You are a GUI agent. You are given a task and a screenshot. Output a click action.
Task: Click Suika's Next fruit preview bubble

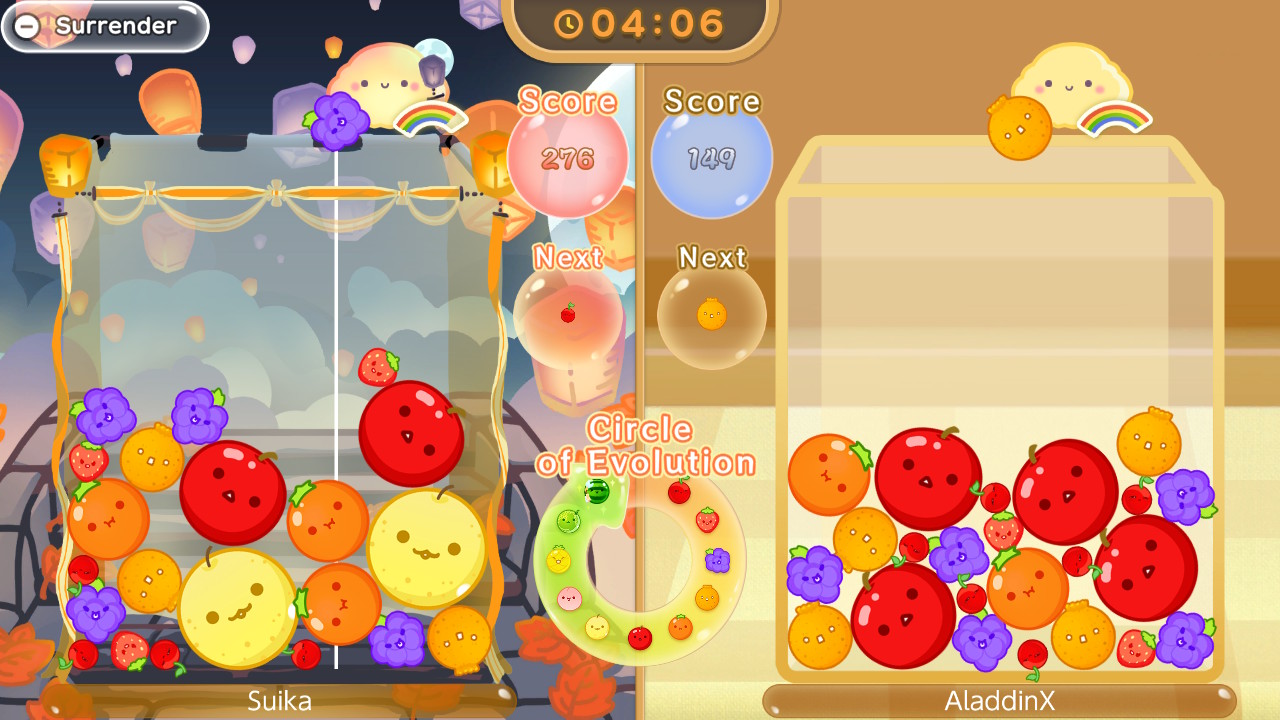pyautogui.click(x=570, y=313)
